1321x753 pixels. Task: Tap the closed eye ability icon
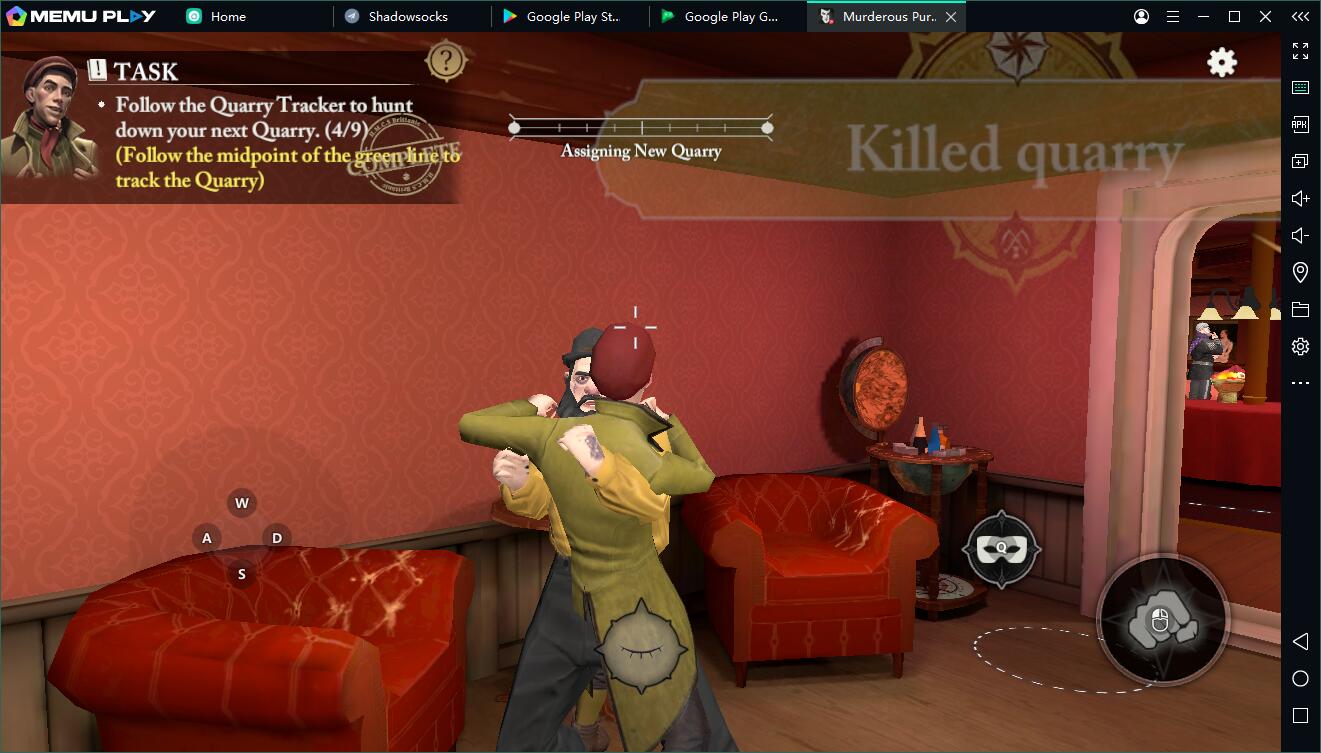(x=641, y=646)
